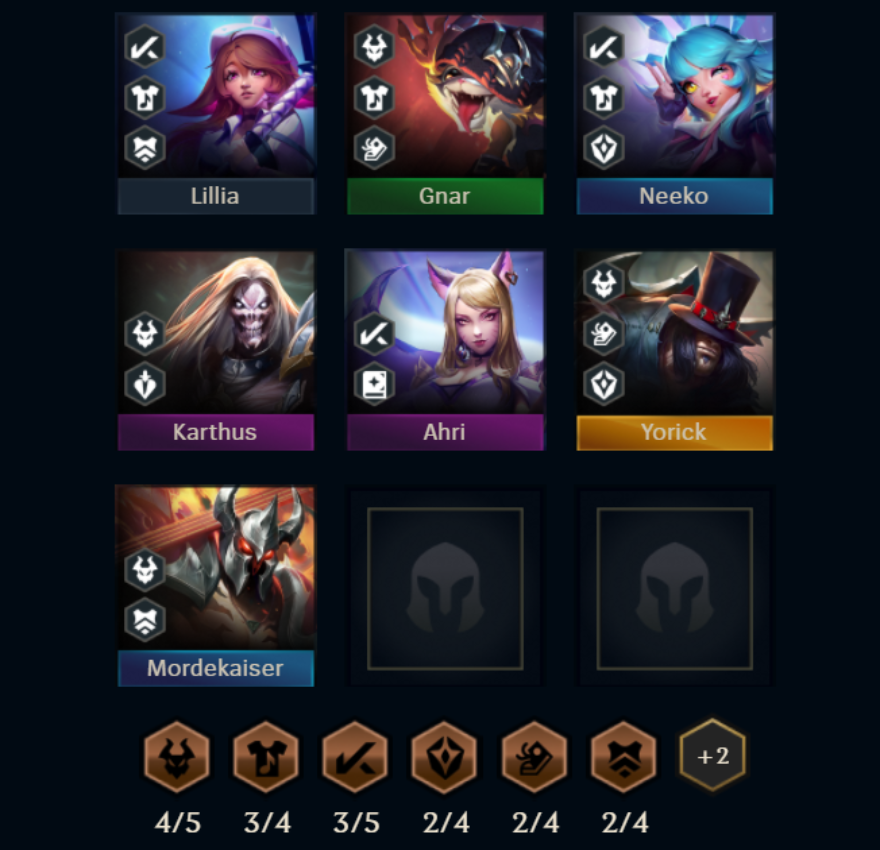The height and width of the screenshot is (850, 880).
Task: Pick the Neeko champion tile
Action: tap(675, 113)
